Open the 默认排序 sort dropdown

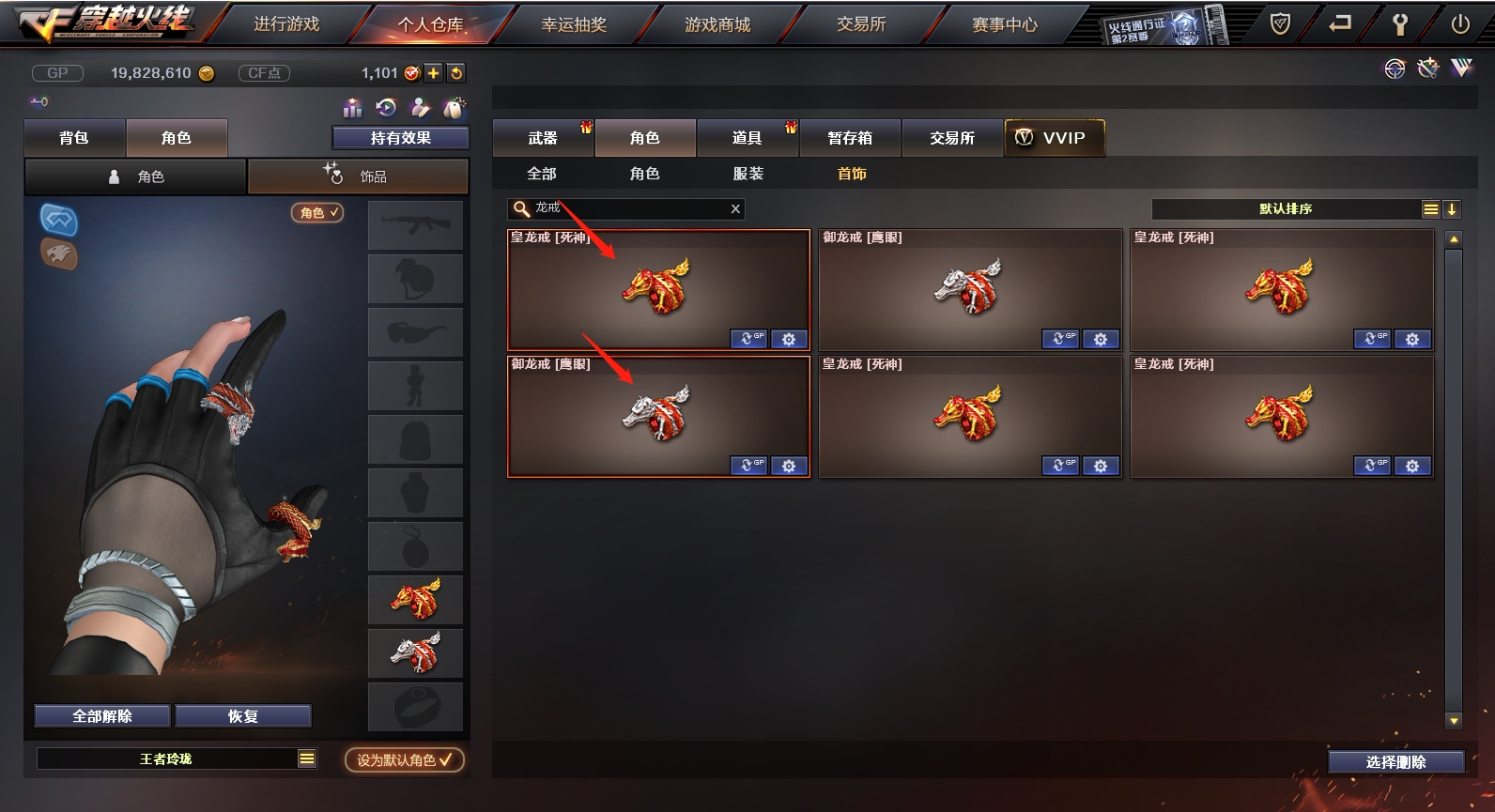[x=1286, y=209]
